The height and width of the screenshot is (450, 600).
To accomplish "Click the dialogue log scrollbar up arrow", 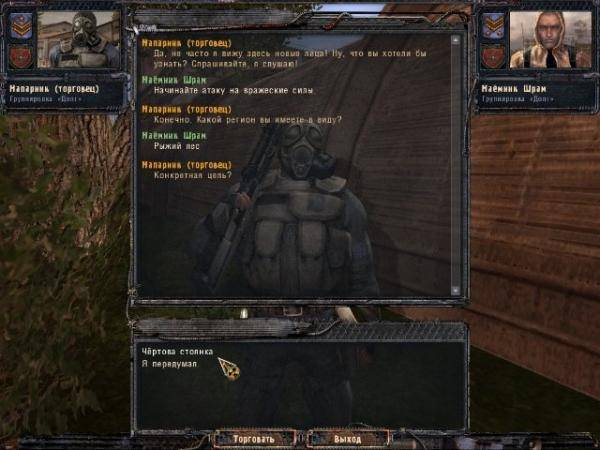I will pos(456,41).
